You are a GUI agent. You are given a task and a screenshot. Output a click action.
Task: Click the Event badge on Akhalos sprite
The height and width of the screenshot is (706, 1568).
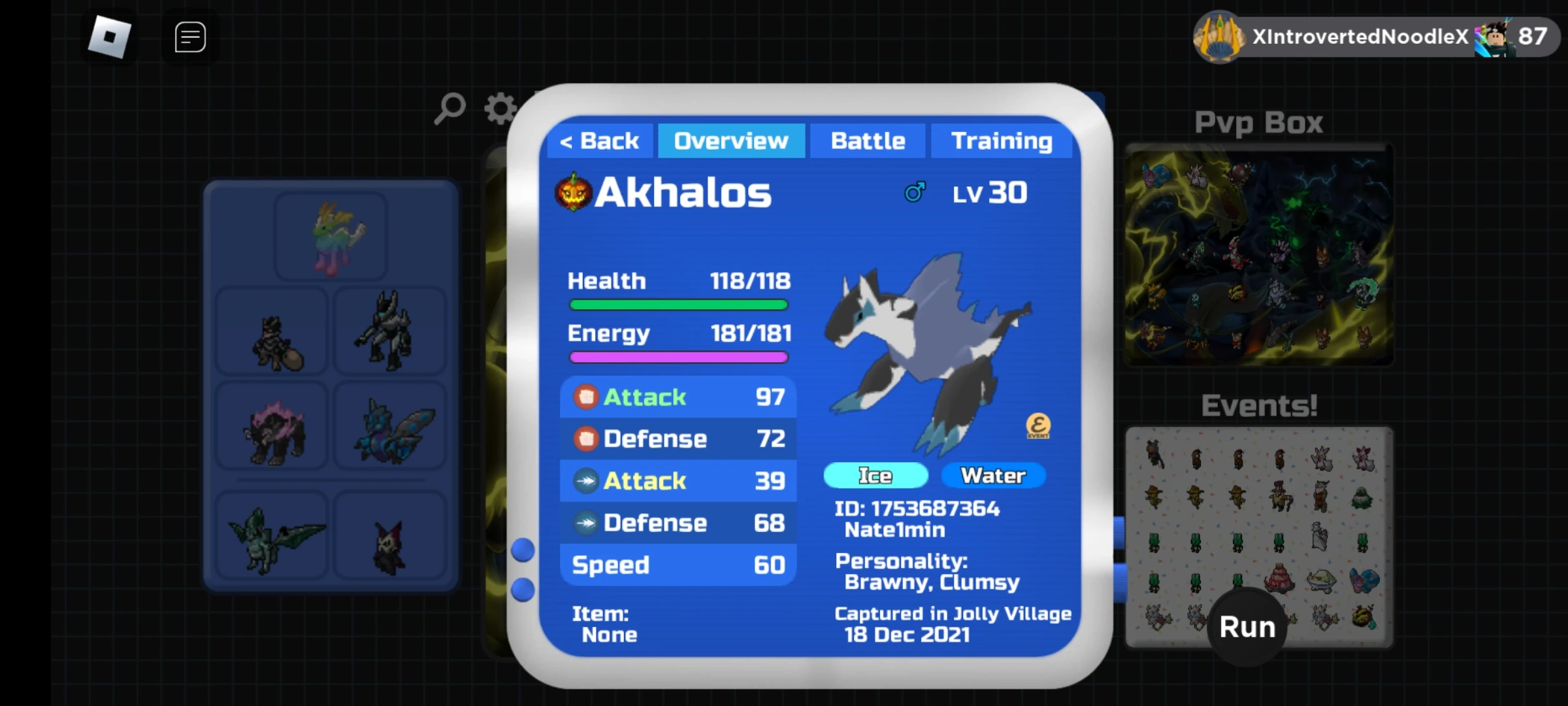tap(1039, 426)
